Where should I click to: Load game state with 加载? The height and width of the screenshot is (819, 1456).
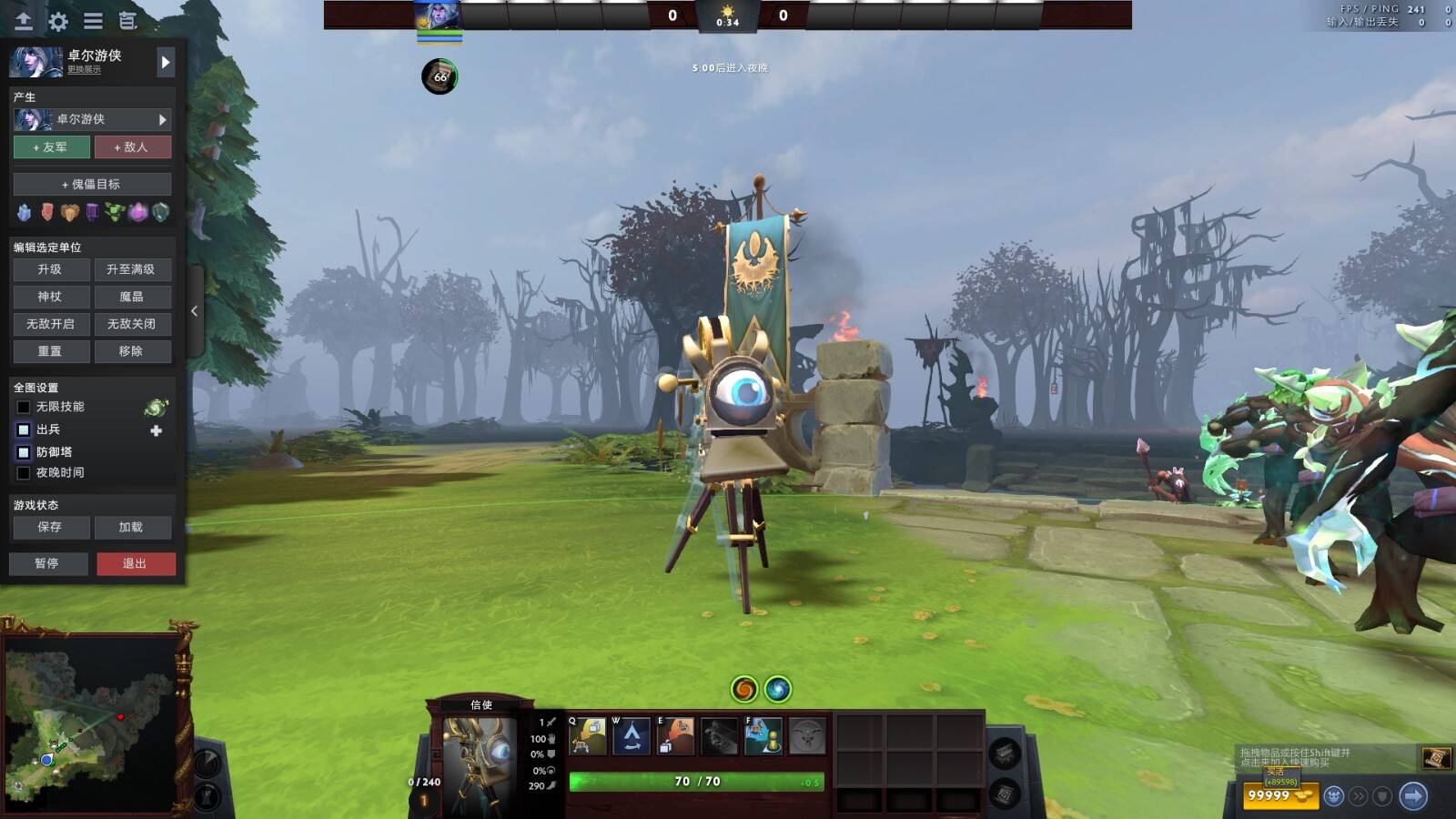coord(132,527)
